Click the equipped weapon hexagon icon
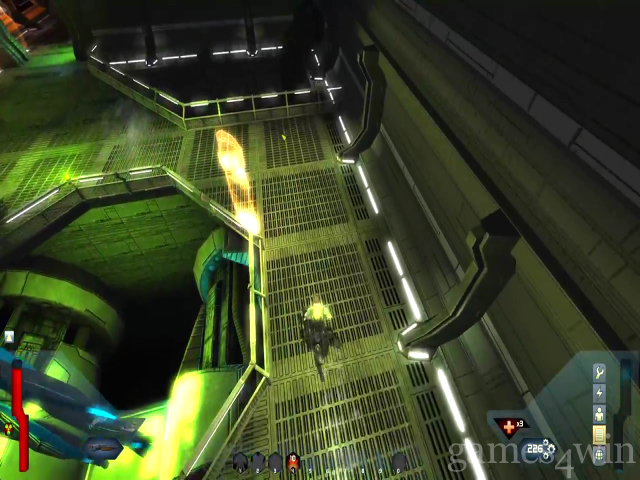This screenshot has width=640, height=480. (101, 446)
